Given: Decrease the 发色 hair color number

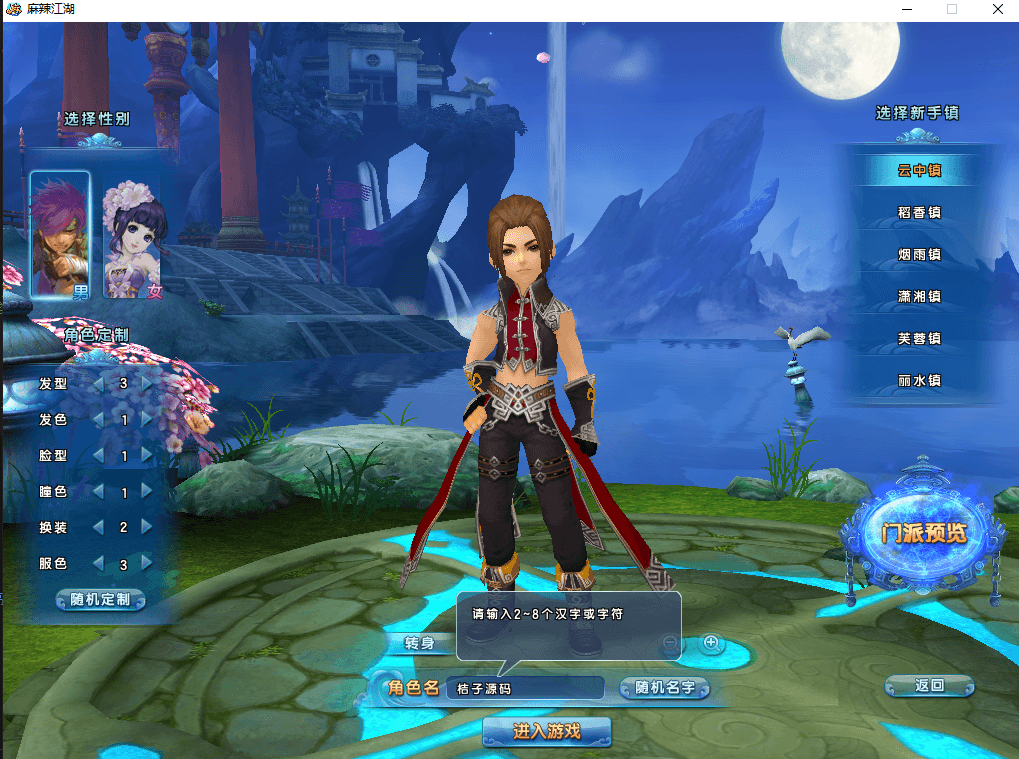Looking at the screenshot, I should [x=98, y=420].
